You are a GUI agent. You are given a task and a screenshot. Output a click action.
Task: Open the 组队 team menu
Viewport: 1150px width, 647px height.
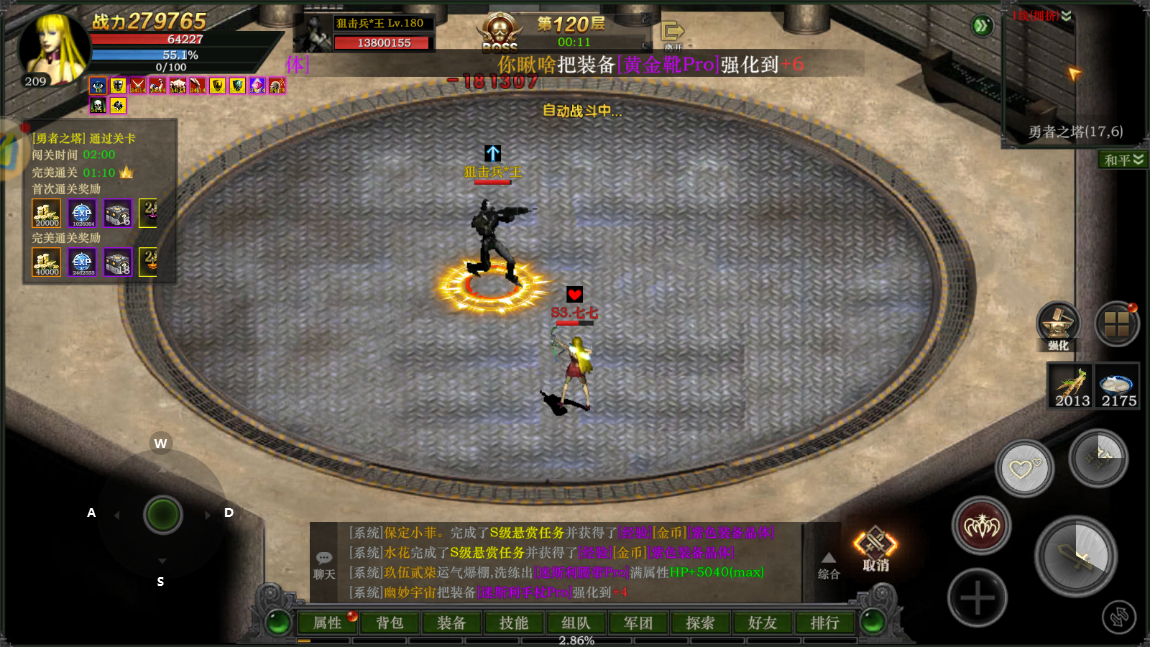pyautogui.click(x=575, y=623)
